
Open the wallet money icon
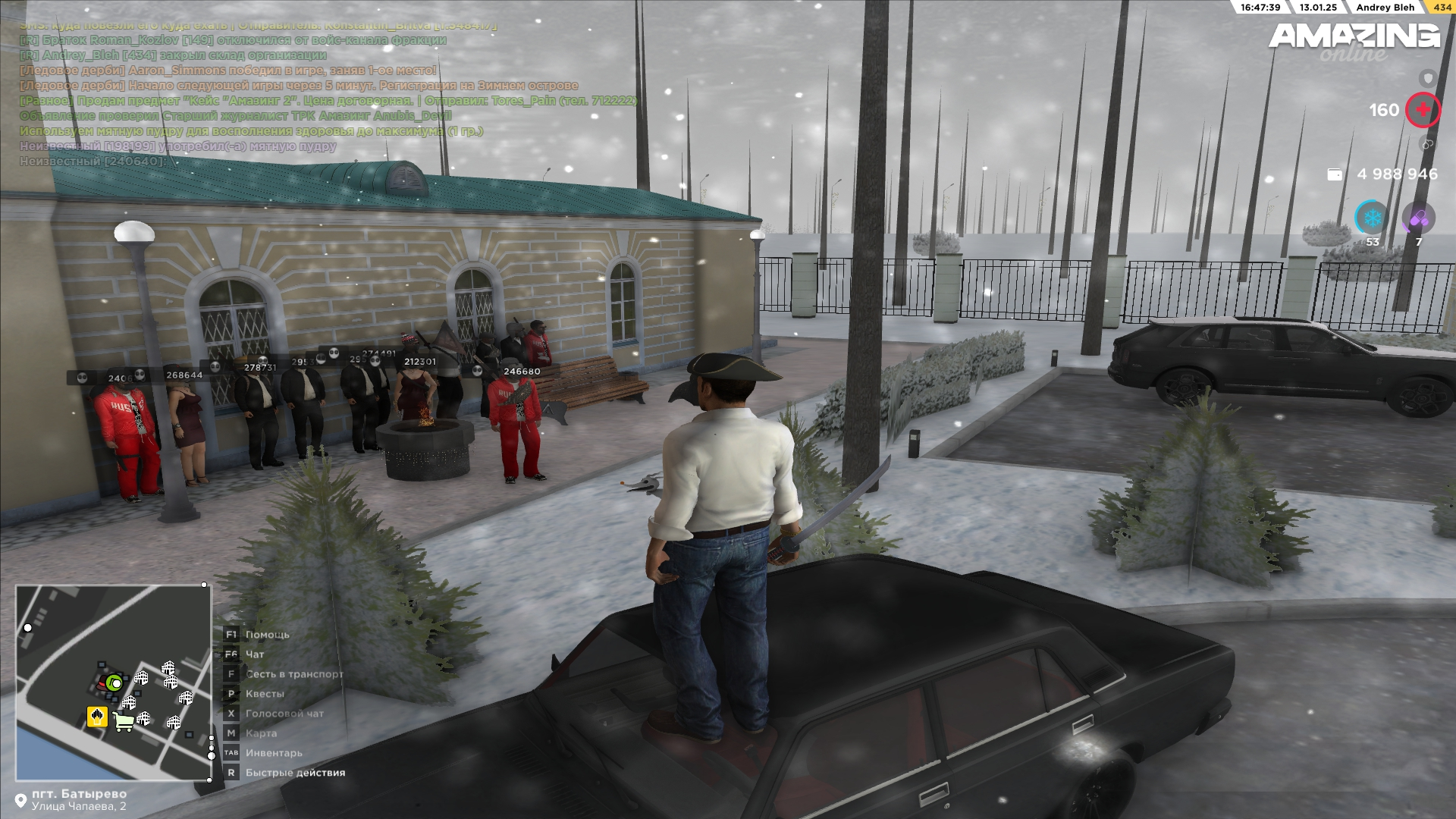pyautogui.click(x=1335, y=174)
